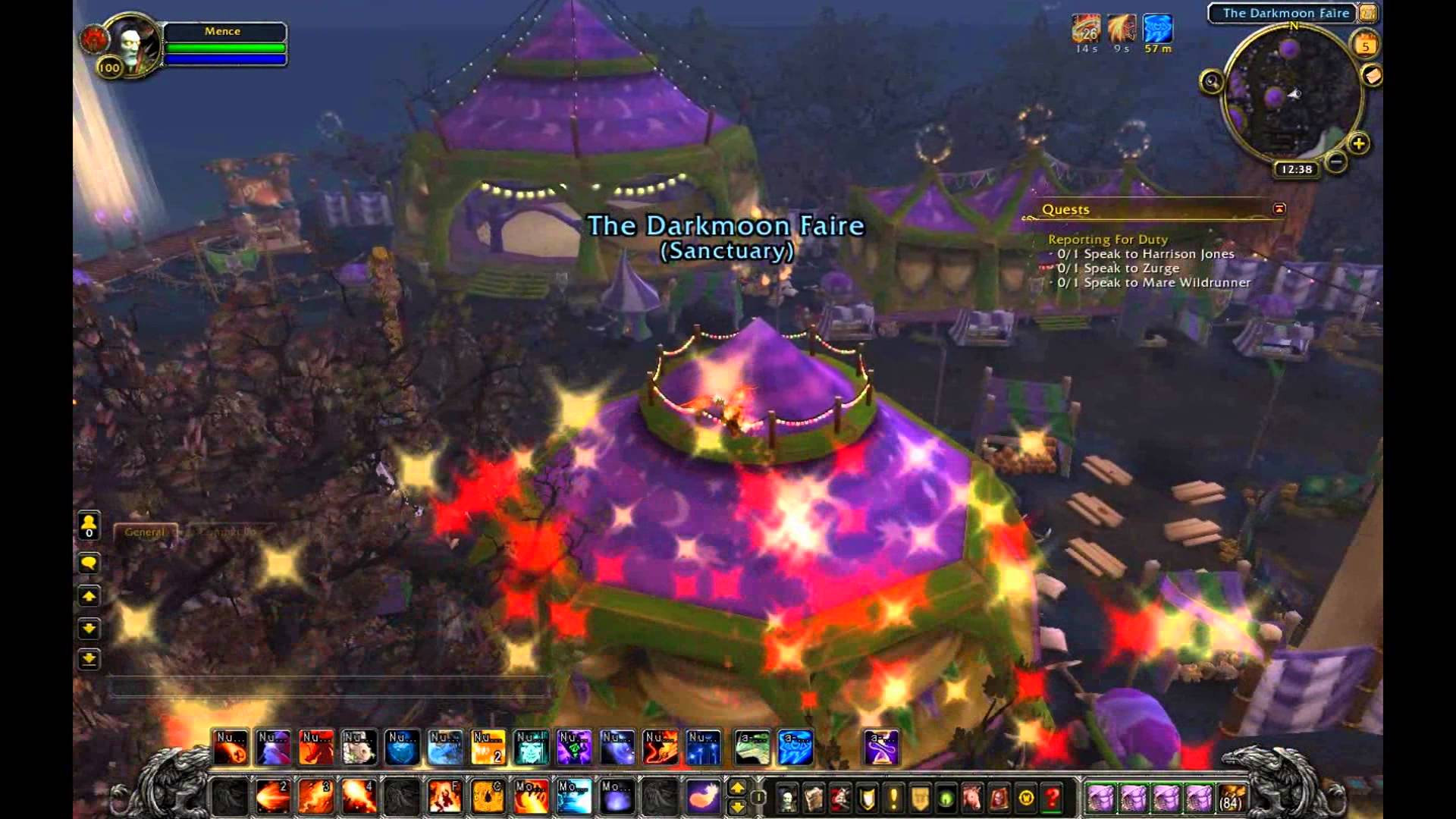This screenshot has height=819, width=1456.
Task: Open the chat speech bubble menu
Action: (89, 563)
